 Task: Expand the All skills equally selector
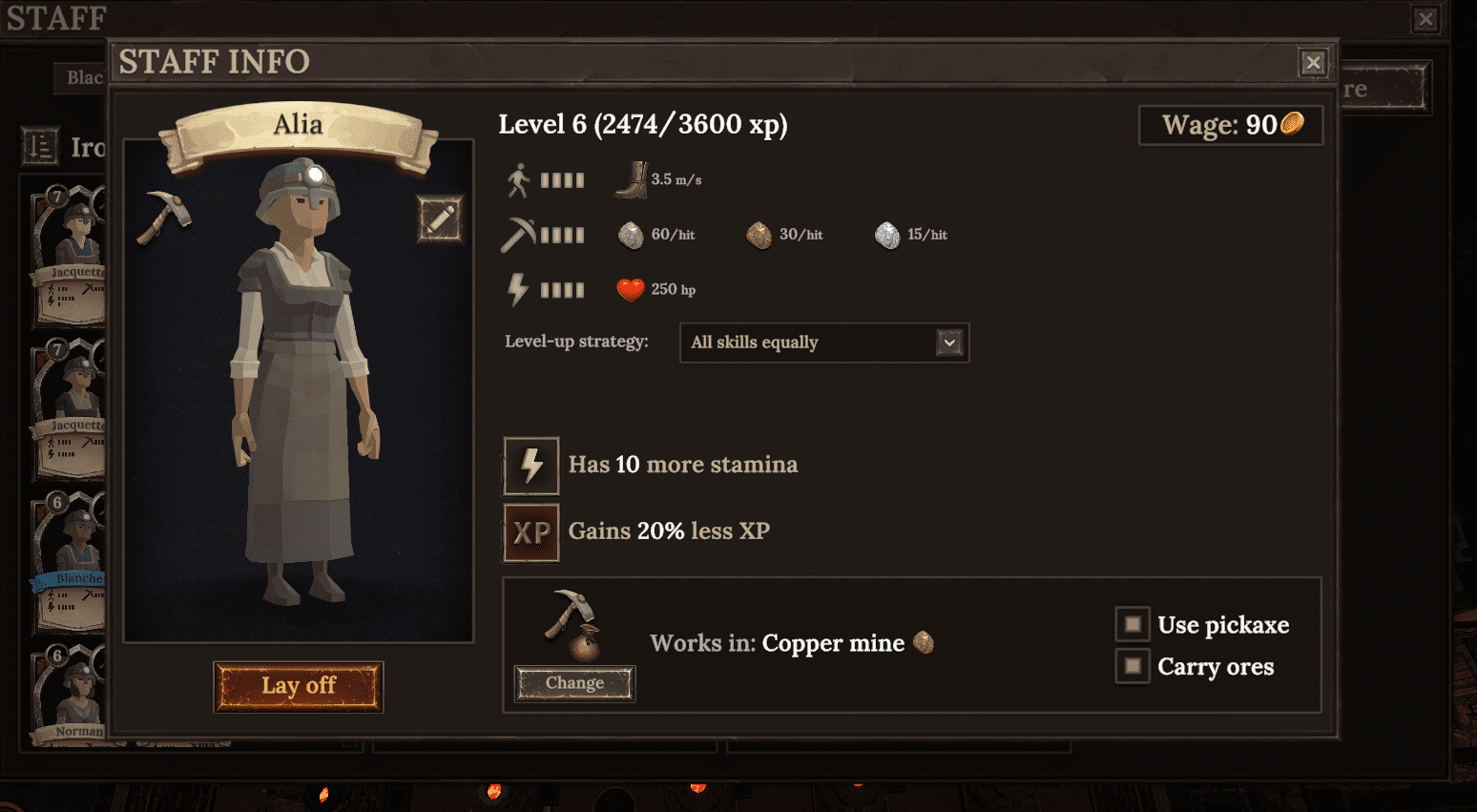coord(823,343)
